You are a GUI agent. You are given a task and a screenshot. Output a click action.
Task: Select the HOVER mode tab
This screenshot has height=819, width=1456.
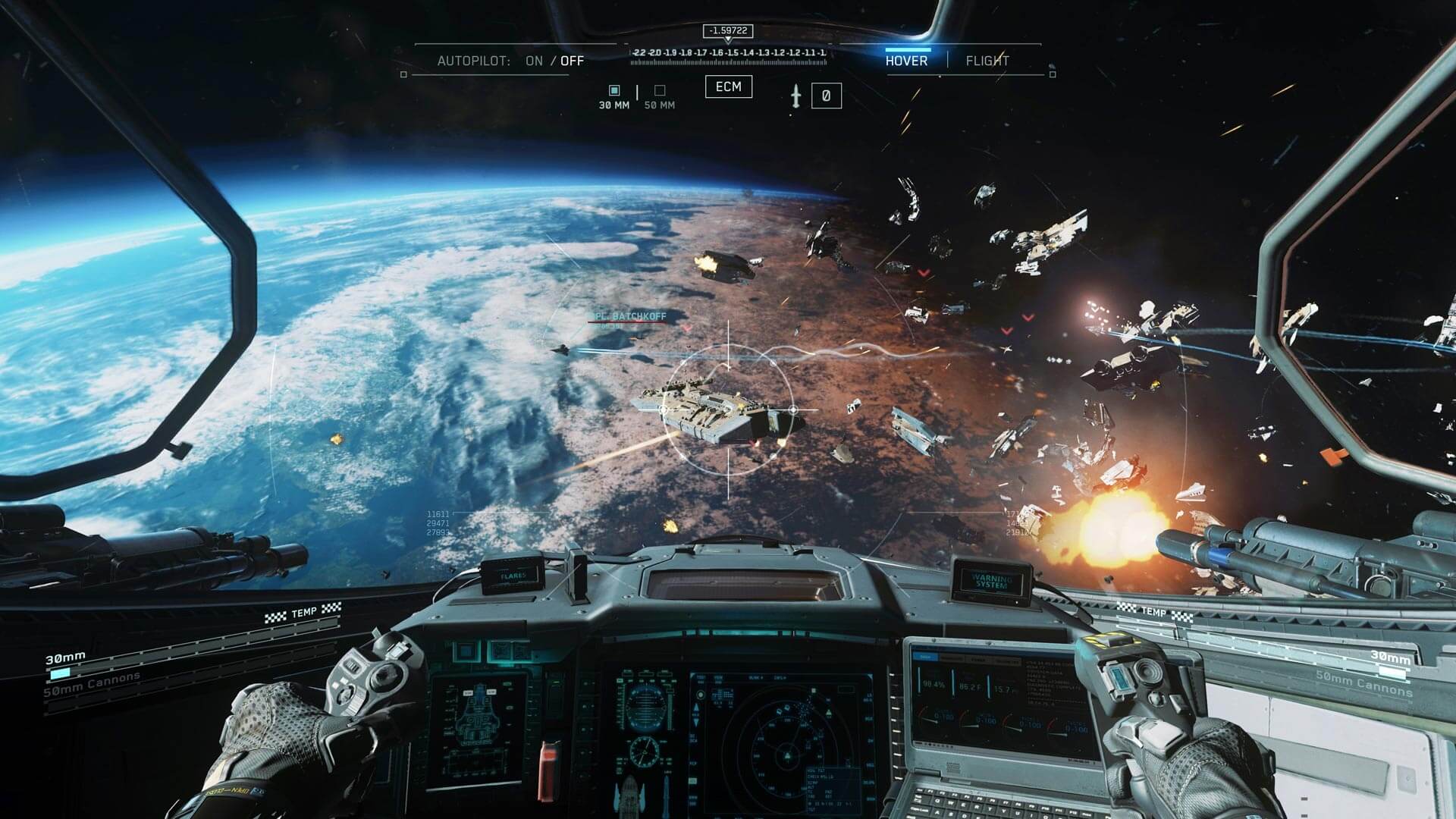coord(908,61)
